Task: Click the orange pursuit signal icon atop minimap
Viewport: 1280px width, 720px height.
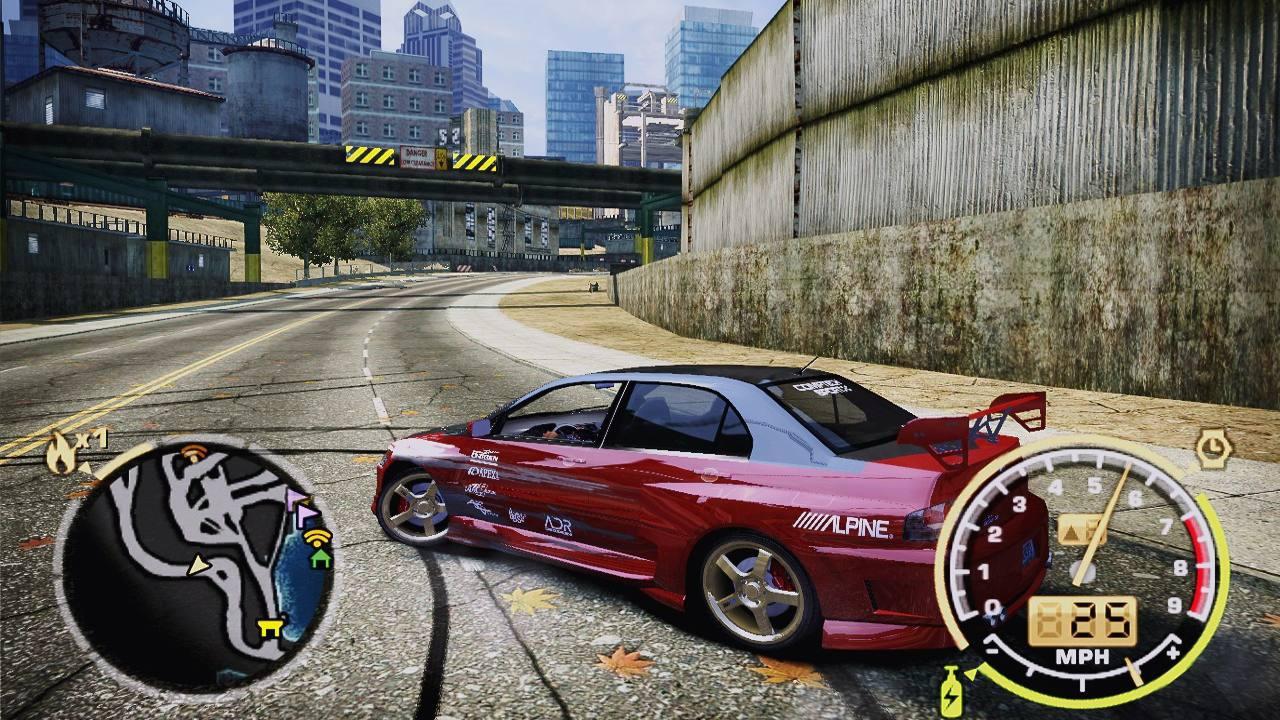Action: tap(193, 452)
